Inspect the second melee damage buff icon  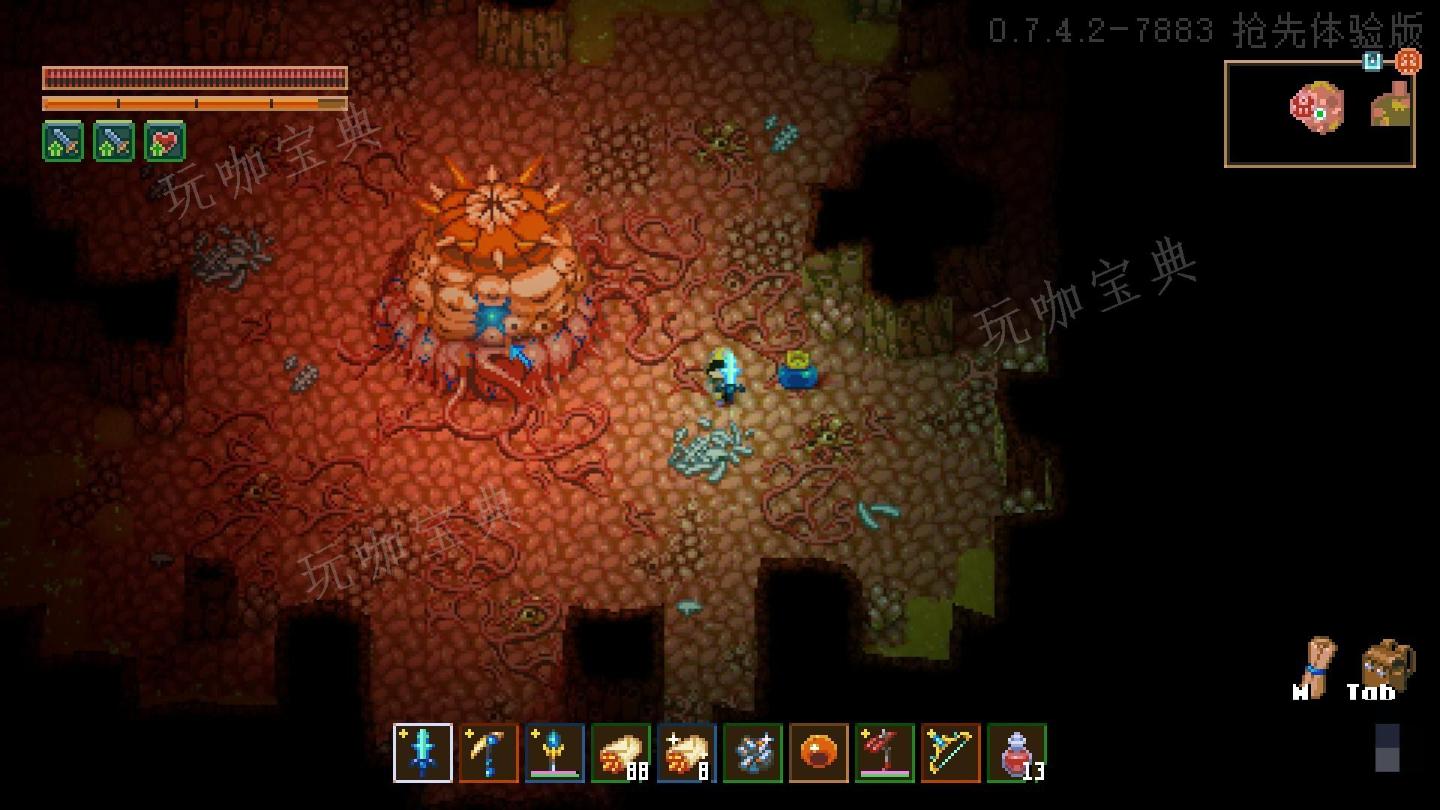113,141
